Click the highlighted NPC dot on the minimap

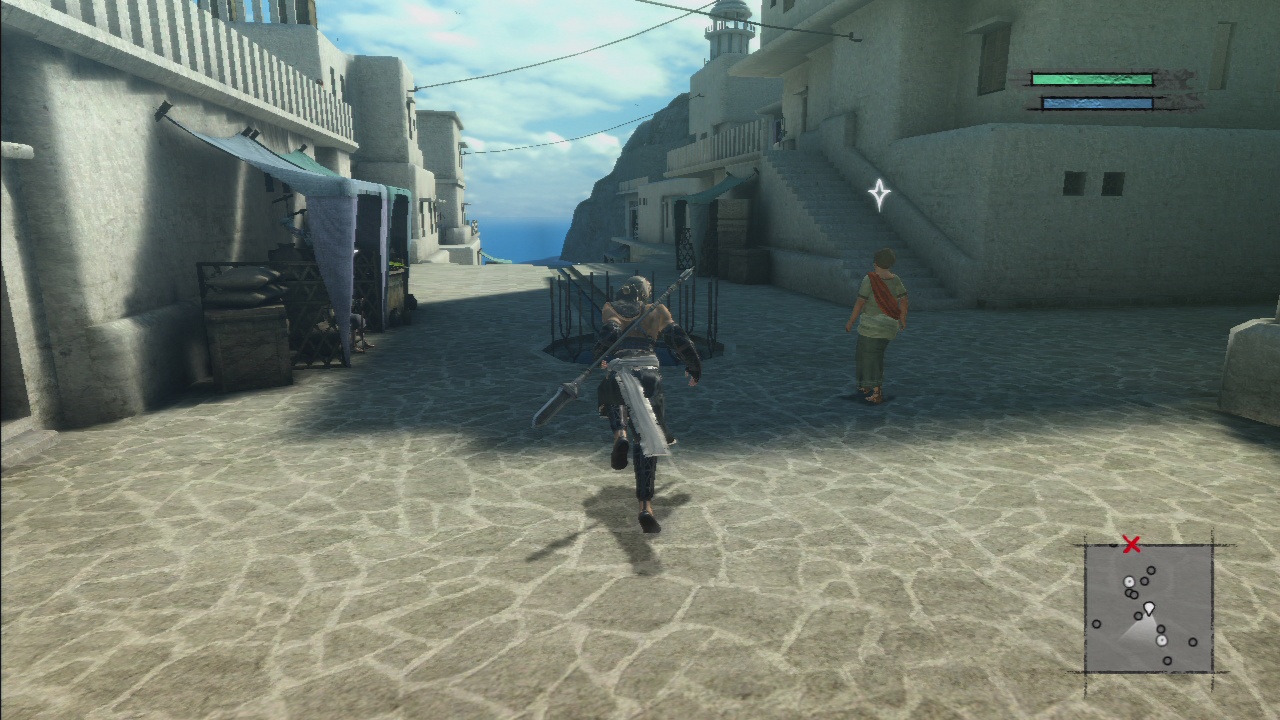(x=1129, y=582)
